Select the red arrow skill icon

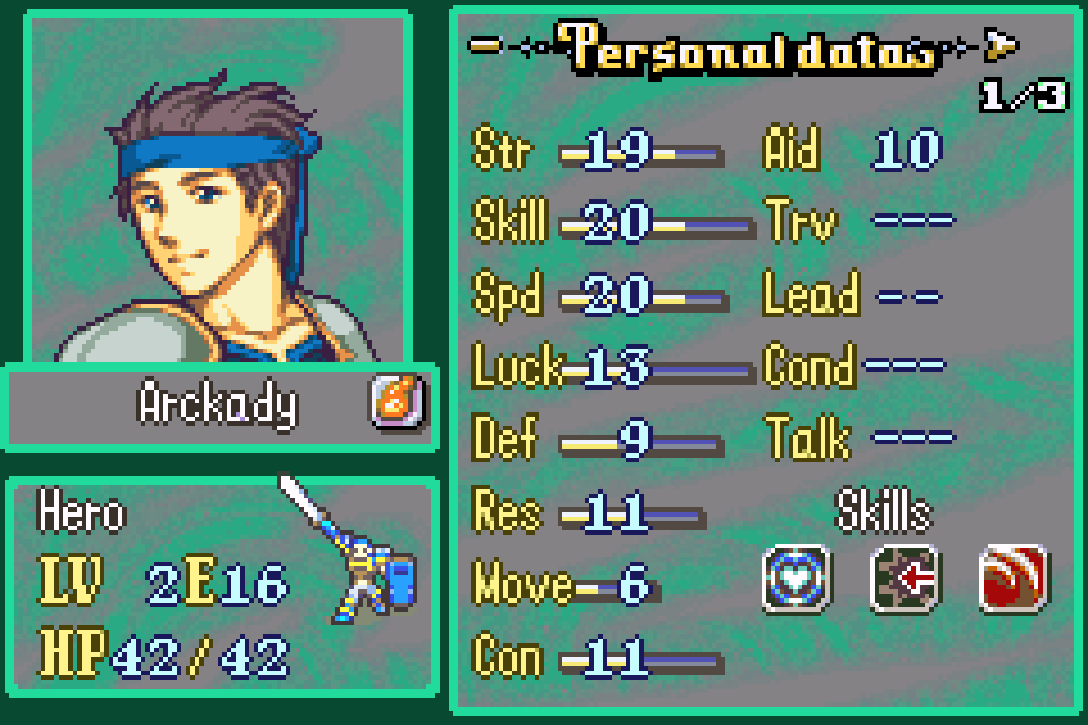905,578
